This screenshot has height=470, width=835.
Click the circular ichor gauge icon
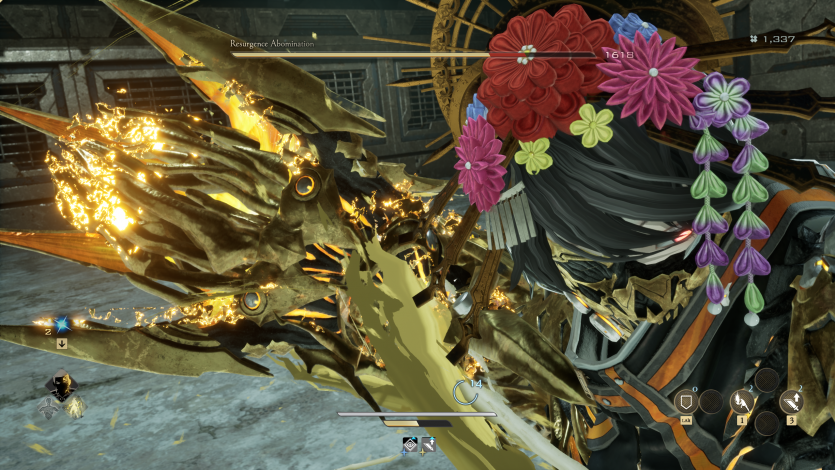coord(464,391)
